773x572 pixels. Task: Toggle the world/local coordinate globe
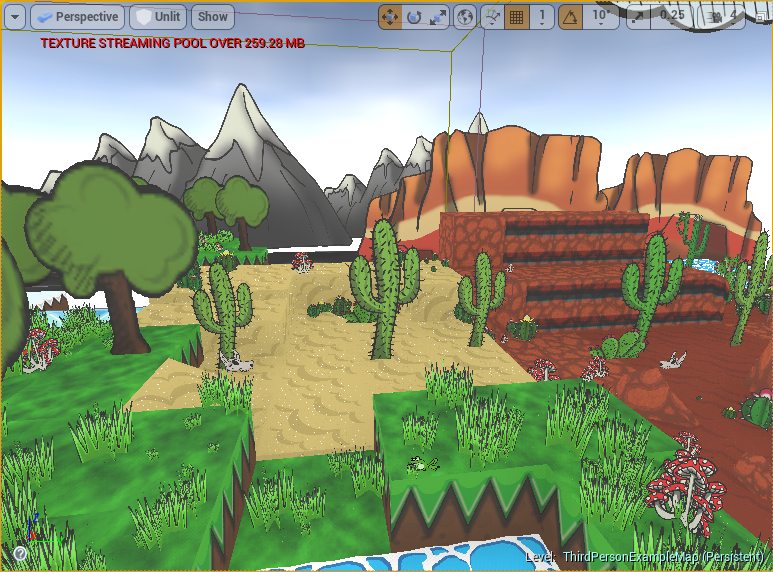pyautogui.click(x=464, y=17)
